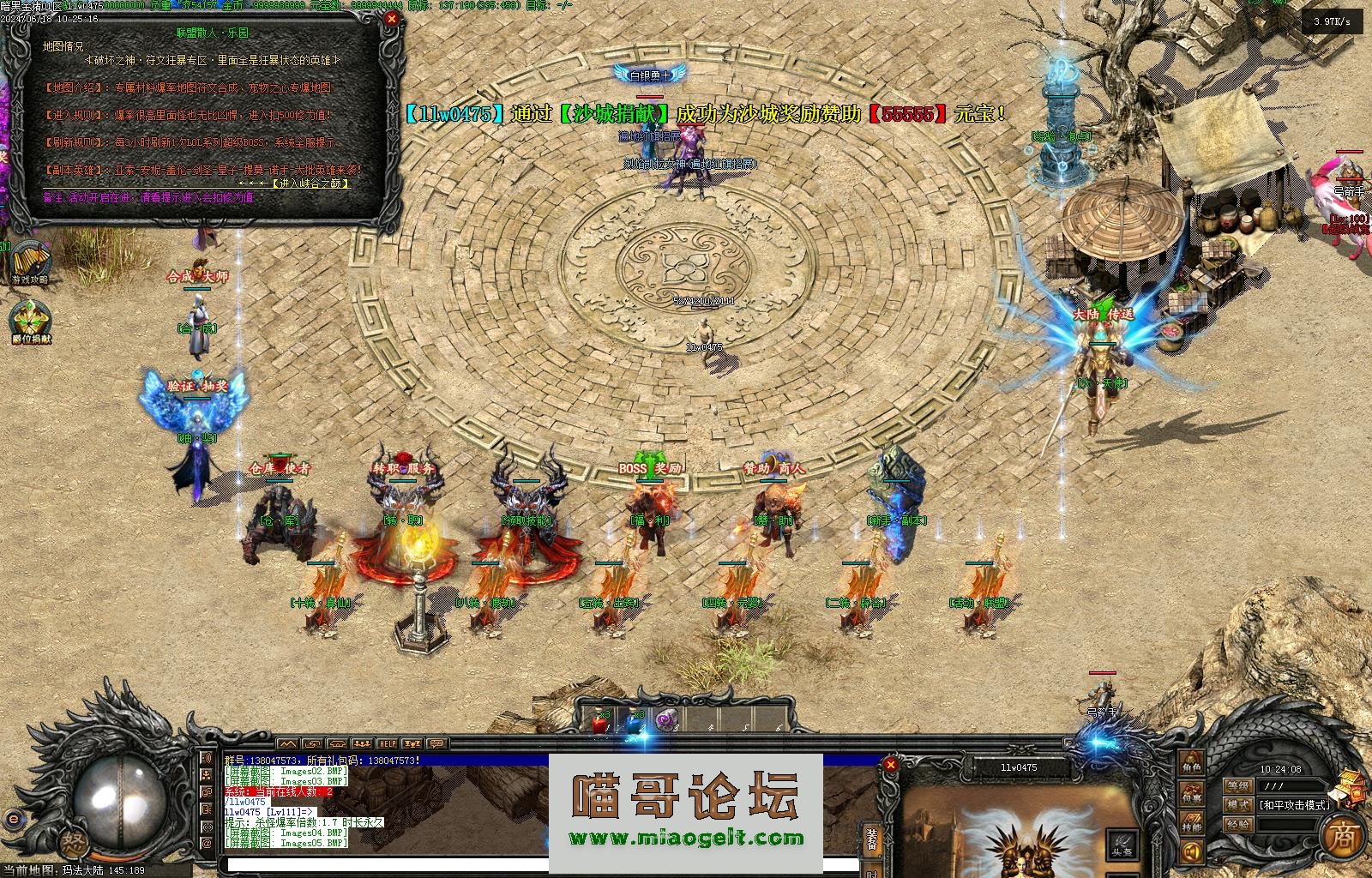The width and height of the screenshot is (1372, 878).
Task: Close the 联盟散人·乐园 info panel
Action: click(x=392, y=19)
